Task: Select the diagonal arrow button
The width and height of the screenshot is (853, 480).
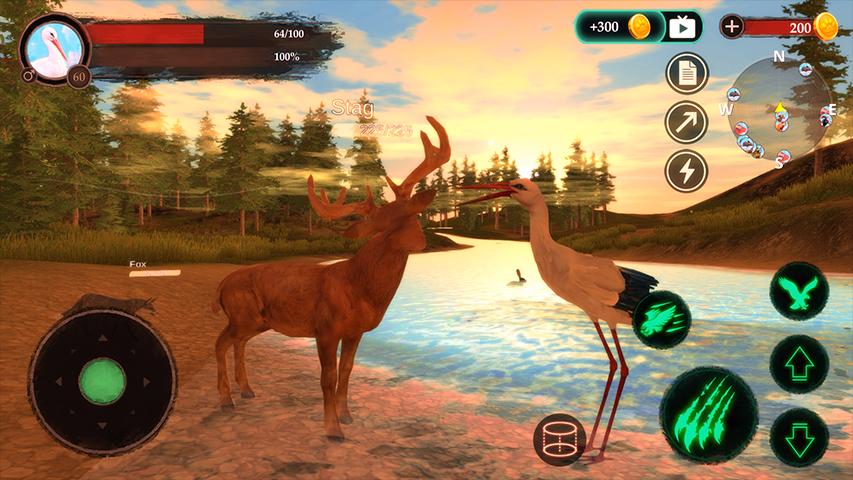Action: pyautogui.click(x=687, y=122)
